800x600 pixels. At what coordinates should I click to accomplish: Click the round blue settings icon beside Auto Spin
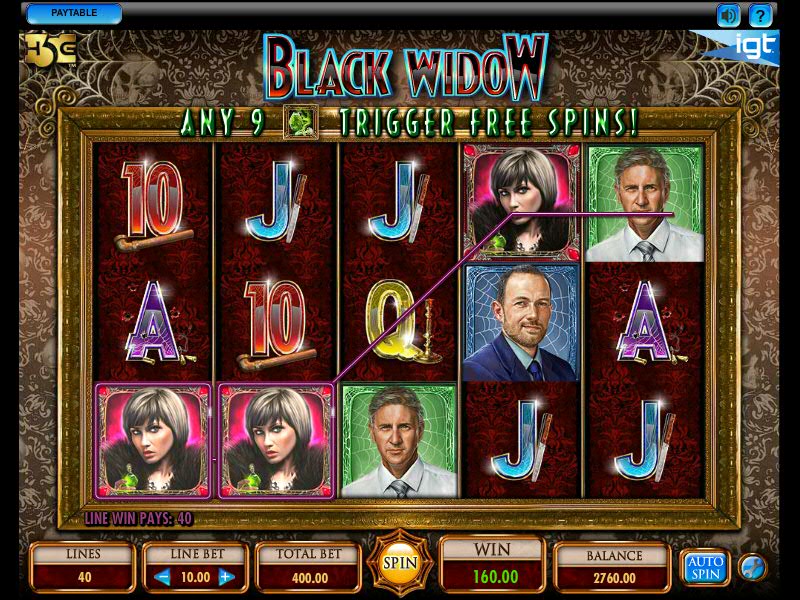(752, 567)
